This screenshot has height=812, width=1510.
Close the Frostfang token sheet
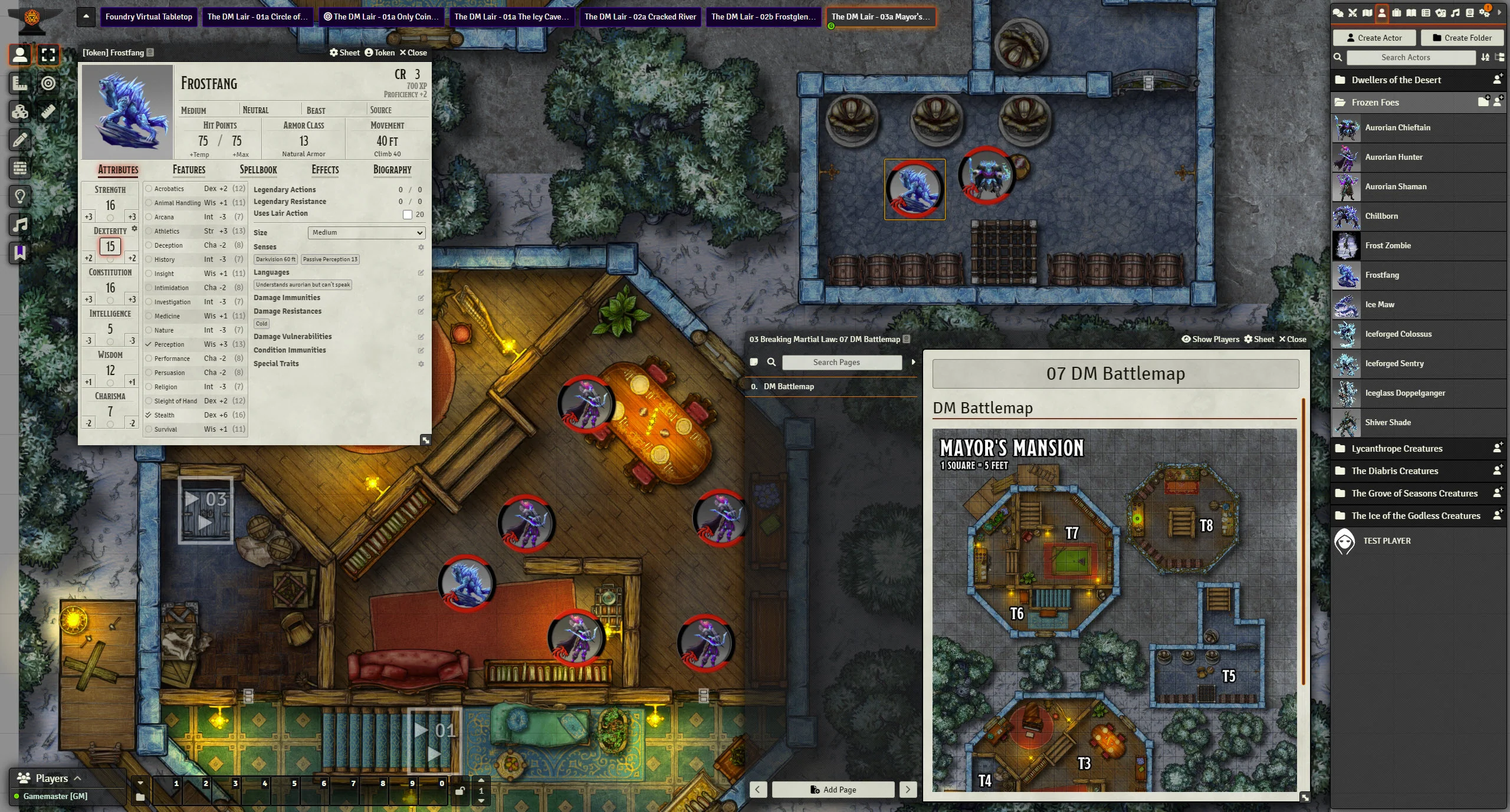click(x=413, y=52)
